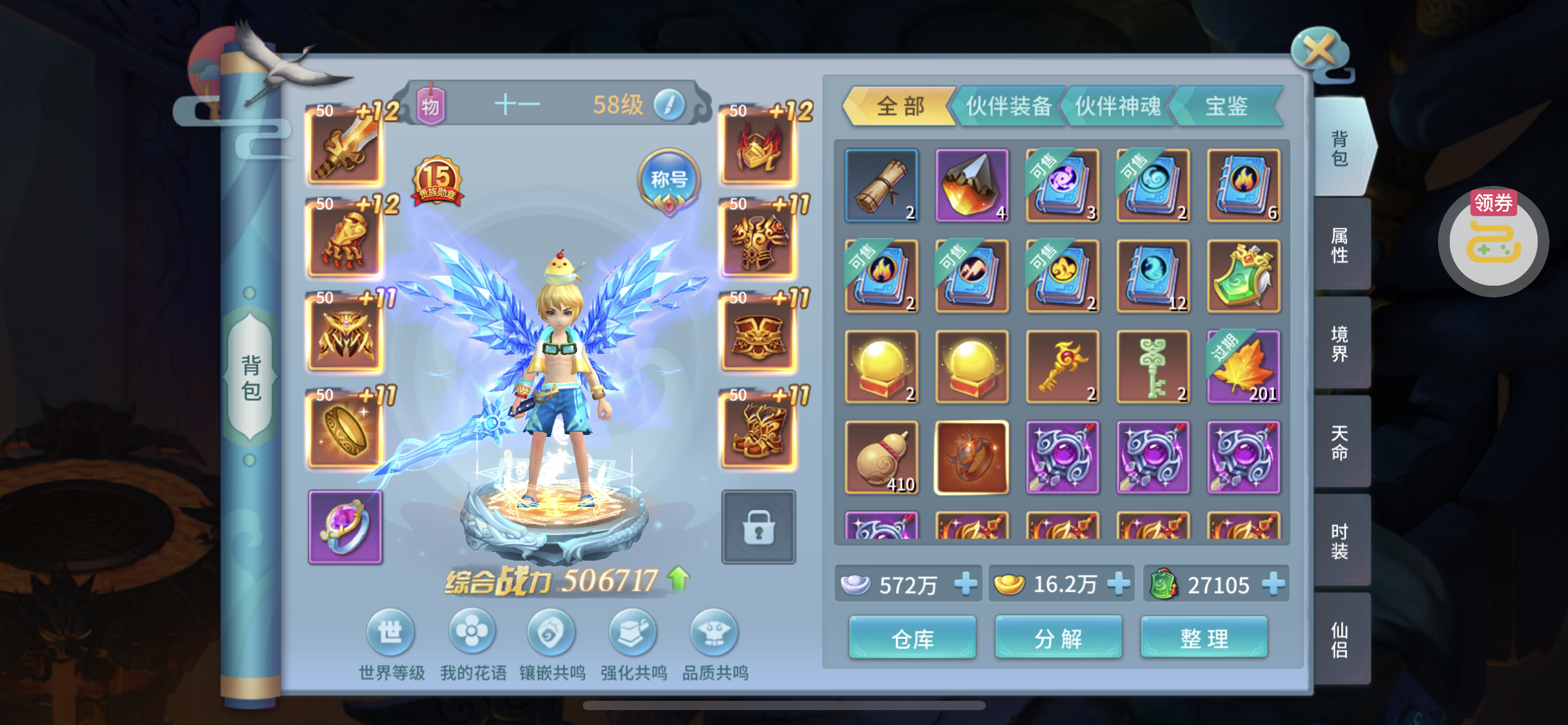Open the 伙伴神魂 tab
1568x725 pixels.
tap(1117, 107)
